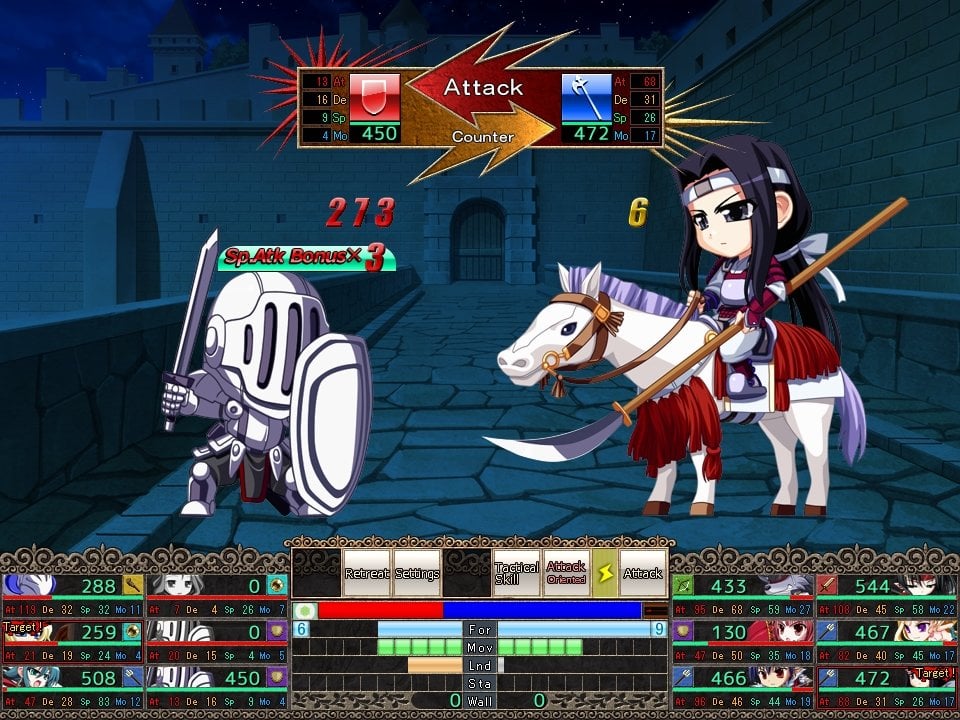Activate the yellow lightning bolt button
The image size is (960, 720).
(605, 573)
